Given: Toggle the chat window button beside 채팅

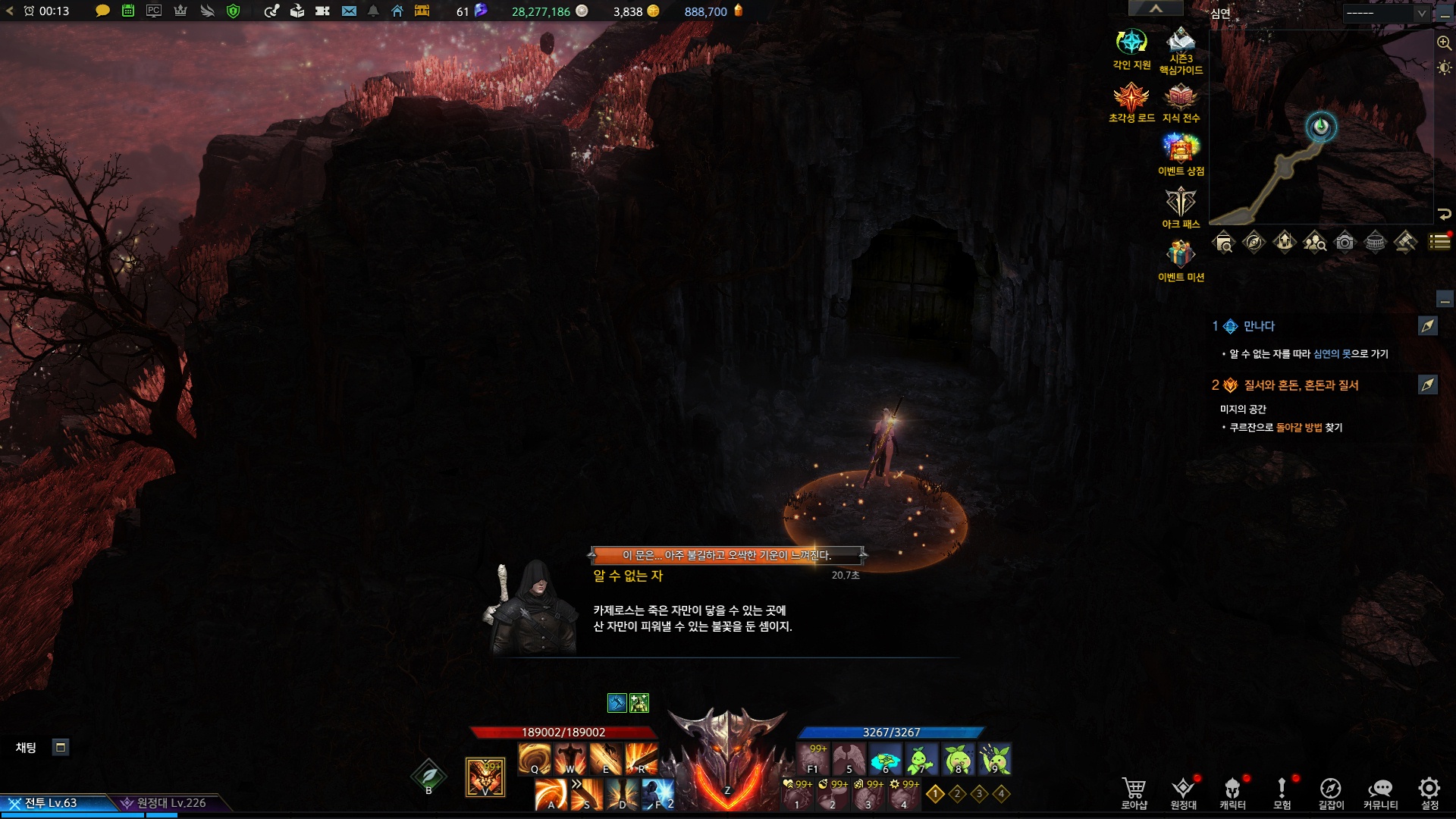Looking at the screenshot, I should [x=61, y=748].
